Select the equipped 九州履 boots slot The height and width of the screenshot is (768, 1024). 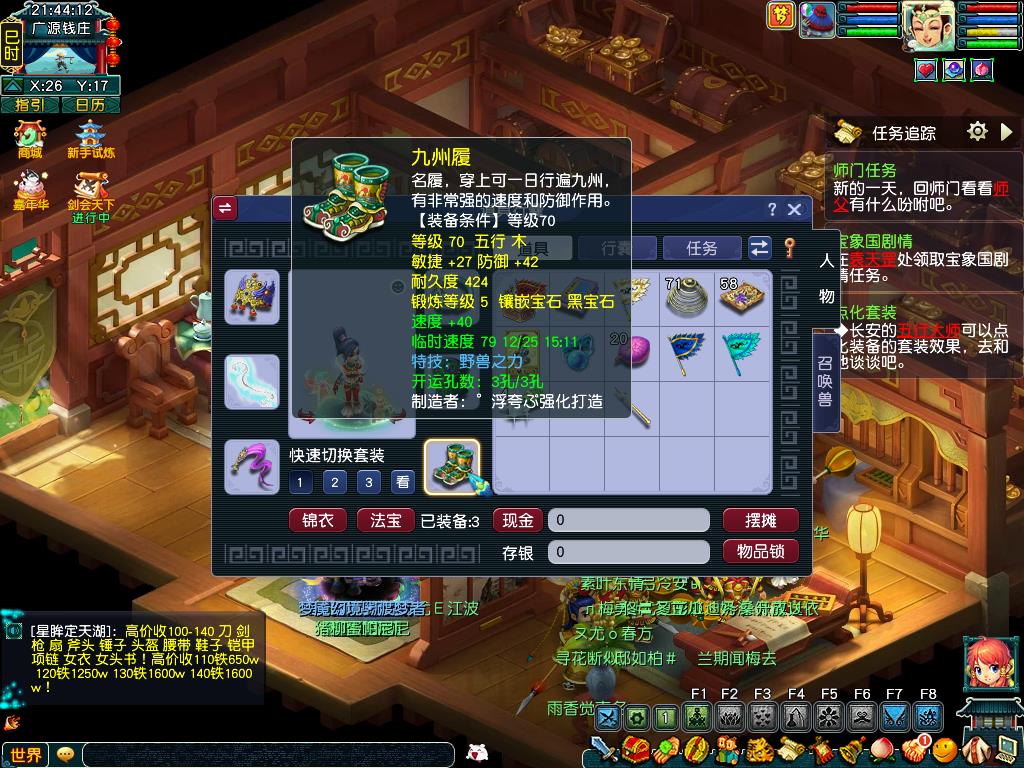[x=452, y=467]
